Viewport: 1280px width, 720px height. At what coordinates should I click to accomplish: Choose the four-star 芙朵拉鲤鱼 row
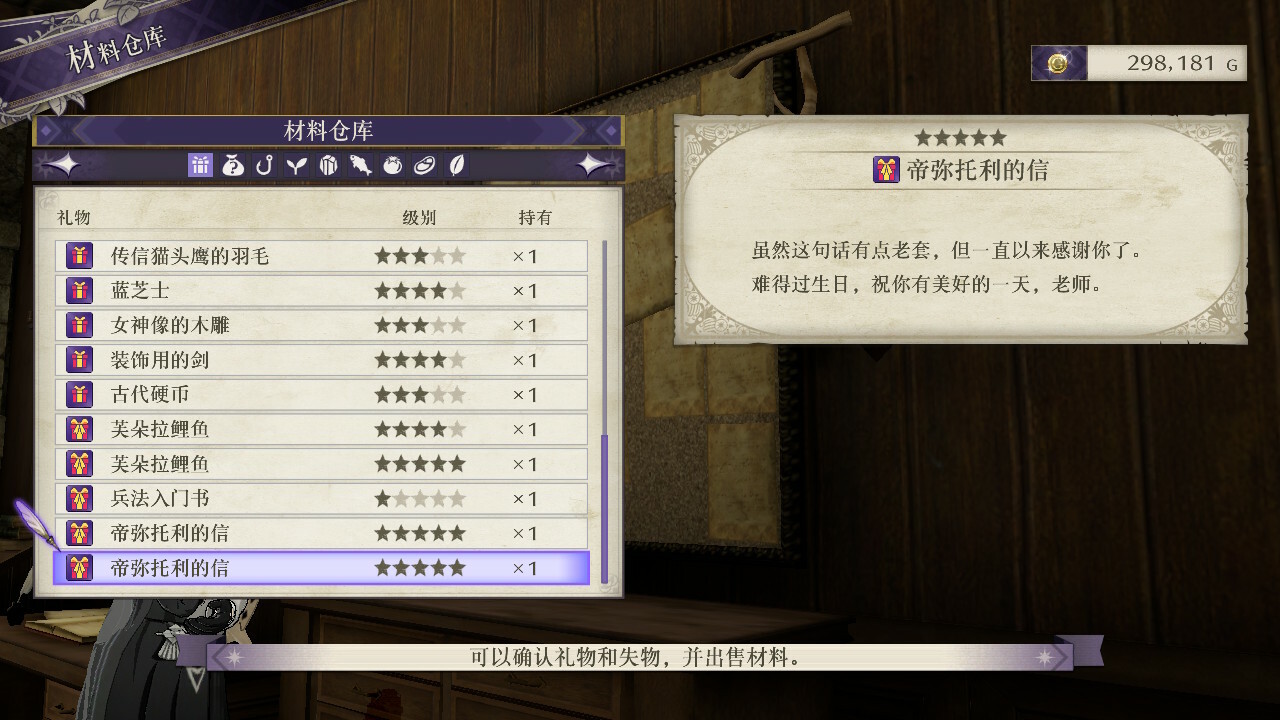click(x=320, y=429)
